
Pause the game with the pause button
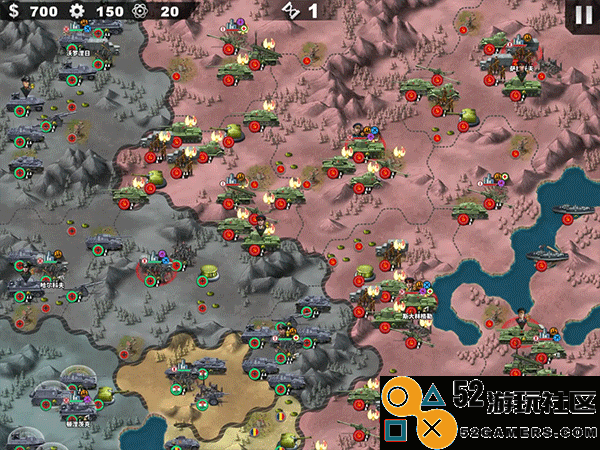pos(581,13)
